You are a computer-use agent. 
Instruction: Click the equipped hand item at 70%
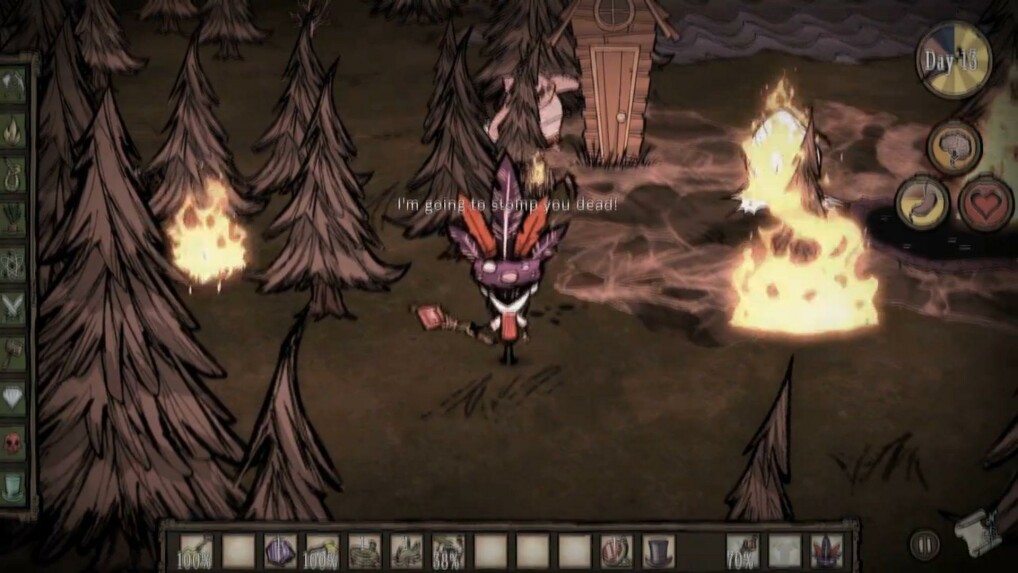coord(742,551)
